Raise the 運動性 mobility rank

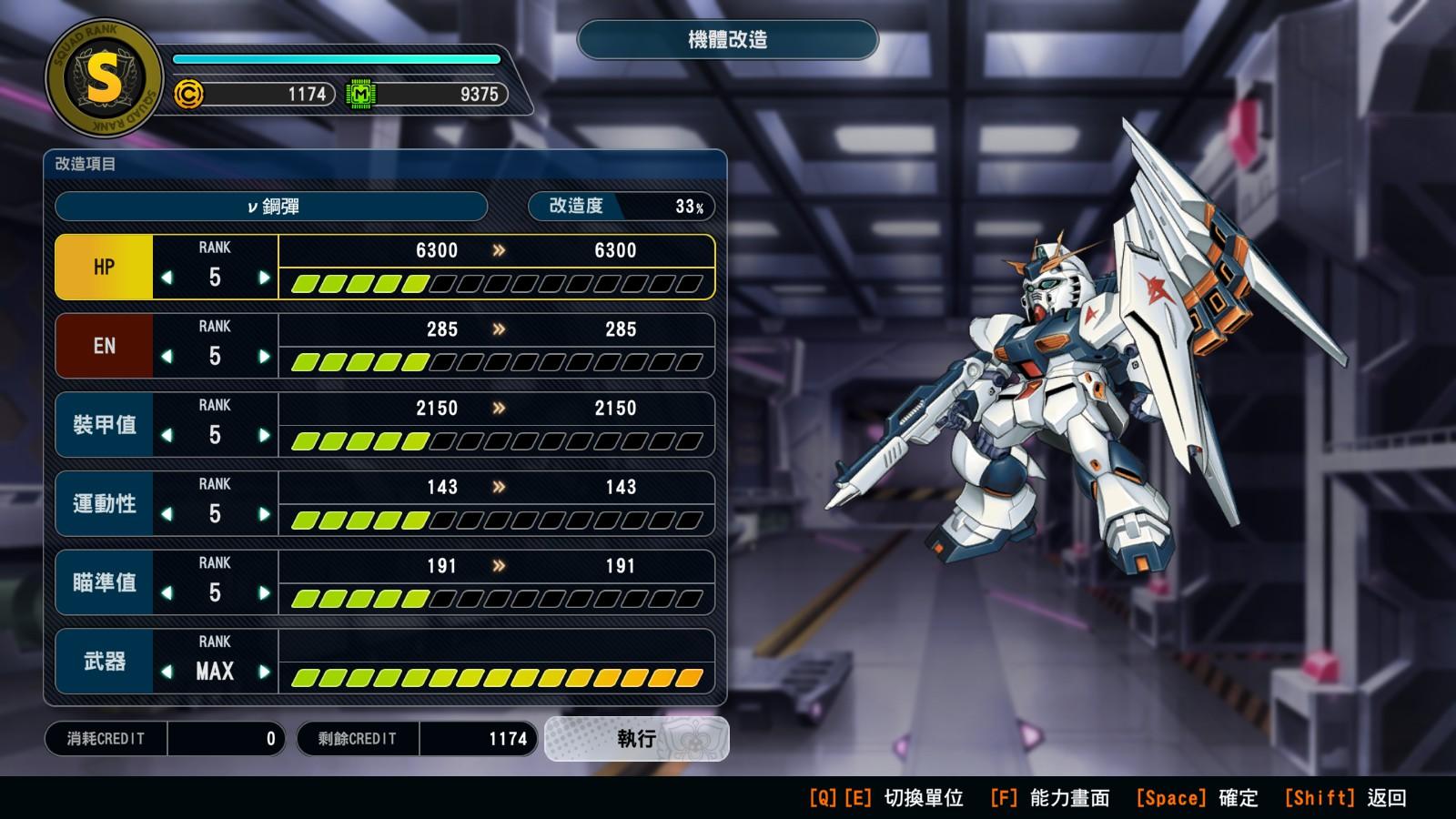click(x=264, y=514)
